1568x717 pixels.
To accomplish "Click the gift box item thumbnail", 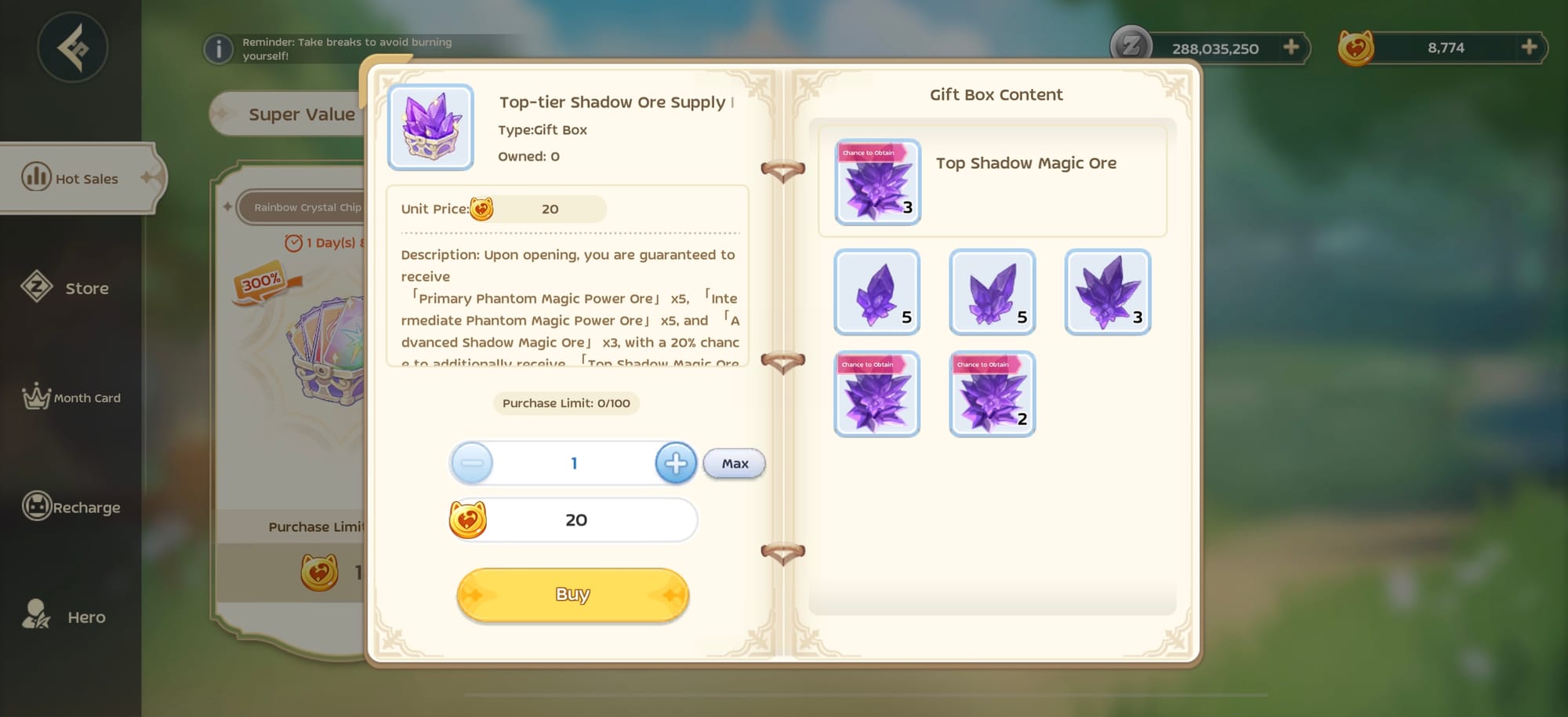I will coord(430,127).
